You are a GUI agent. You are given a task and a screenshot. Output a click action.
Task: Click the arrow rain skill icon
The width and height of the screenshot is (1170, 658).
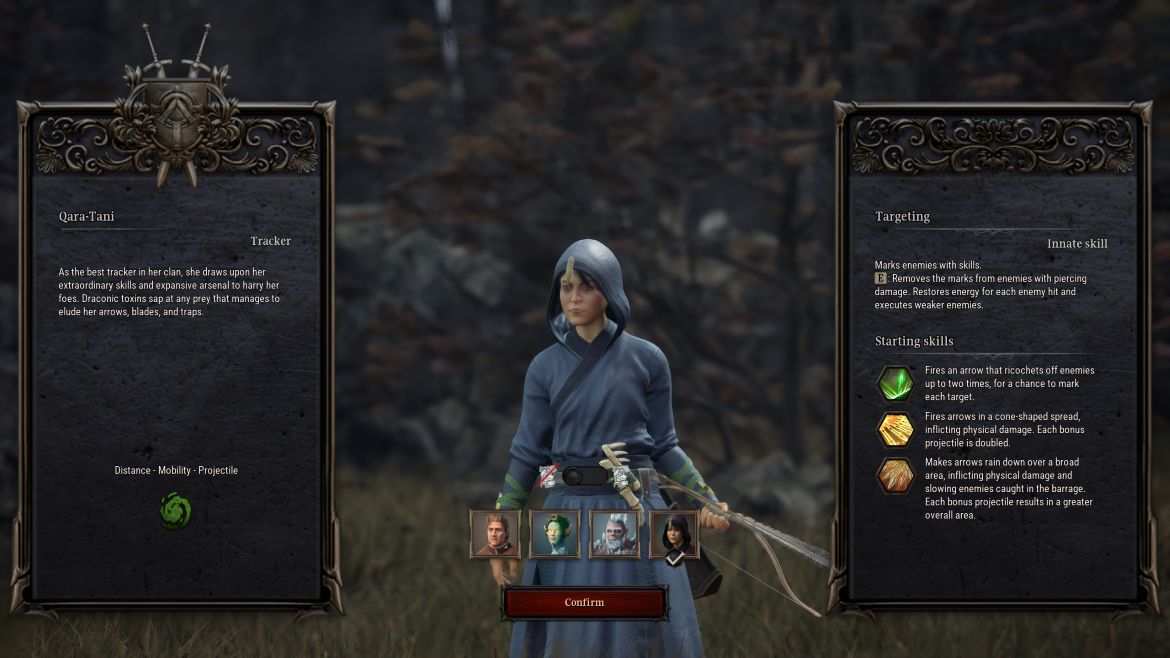895,475
